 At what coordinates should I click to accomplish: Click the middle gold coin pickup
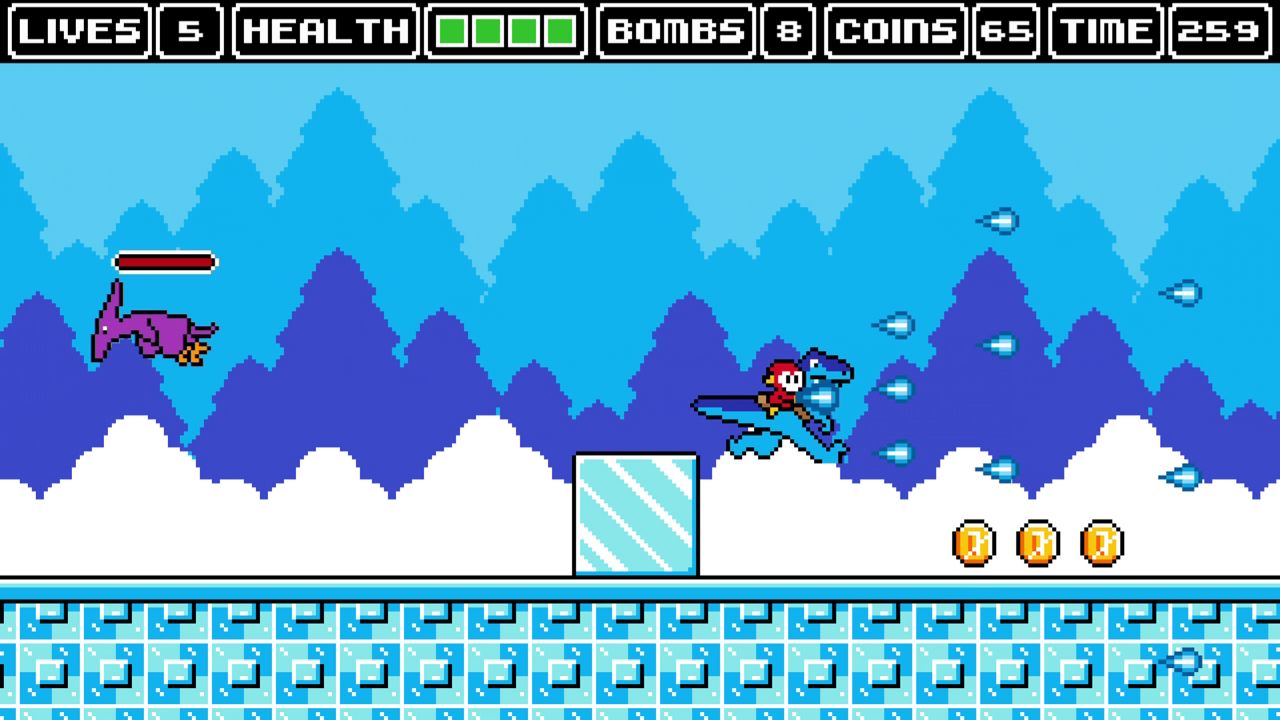1038,541
